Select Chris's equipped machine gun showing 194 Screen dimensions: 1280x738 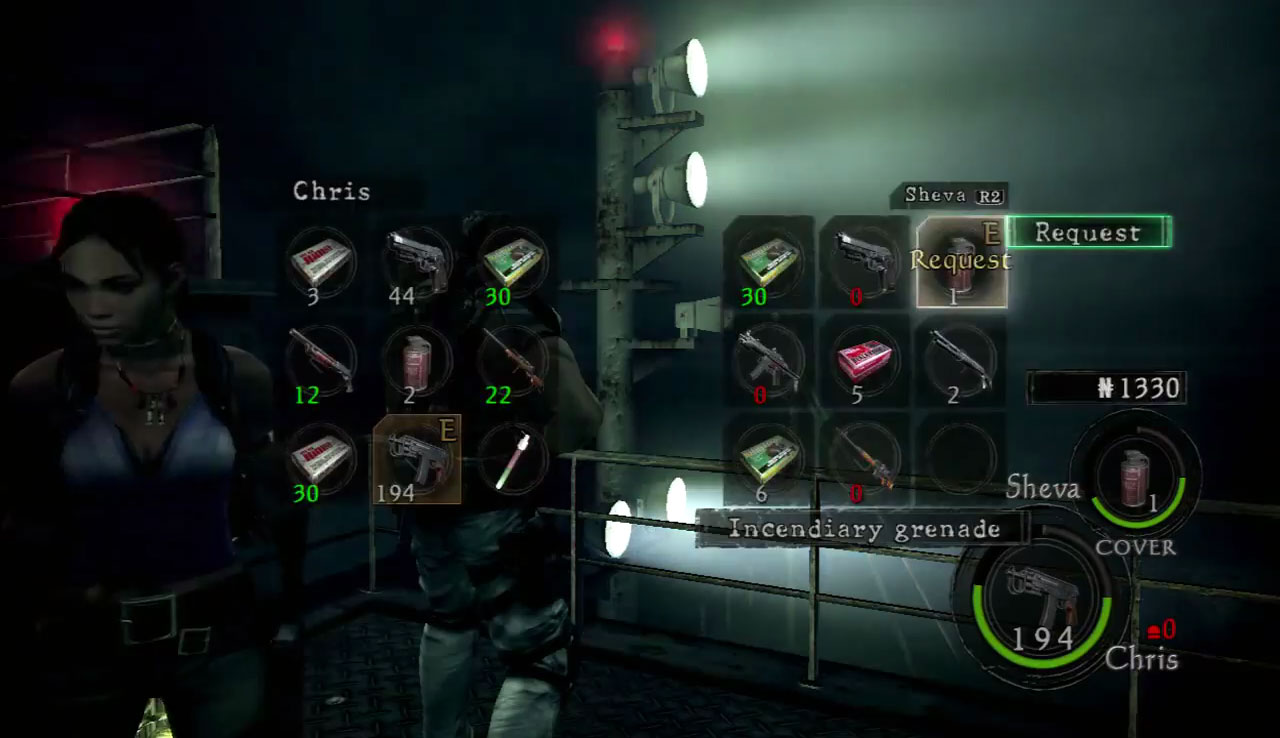click(417, 458)
